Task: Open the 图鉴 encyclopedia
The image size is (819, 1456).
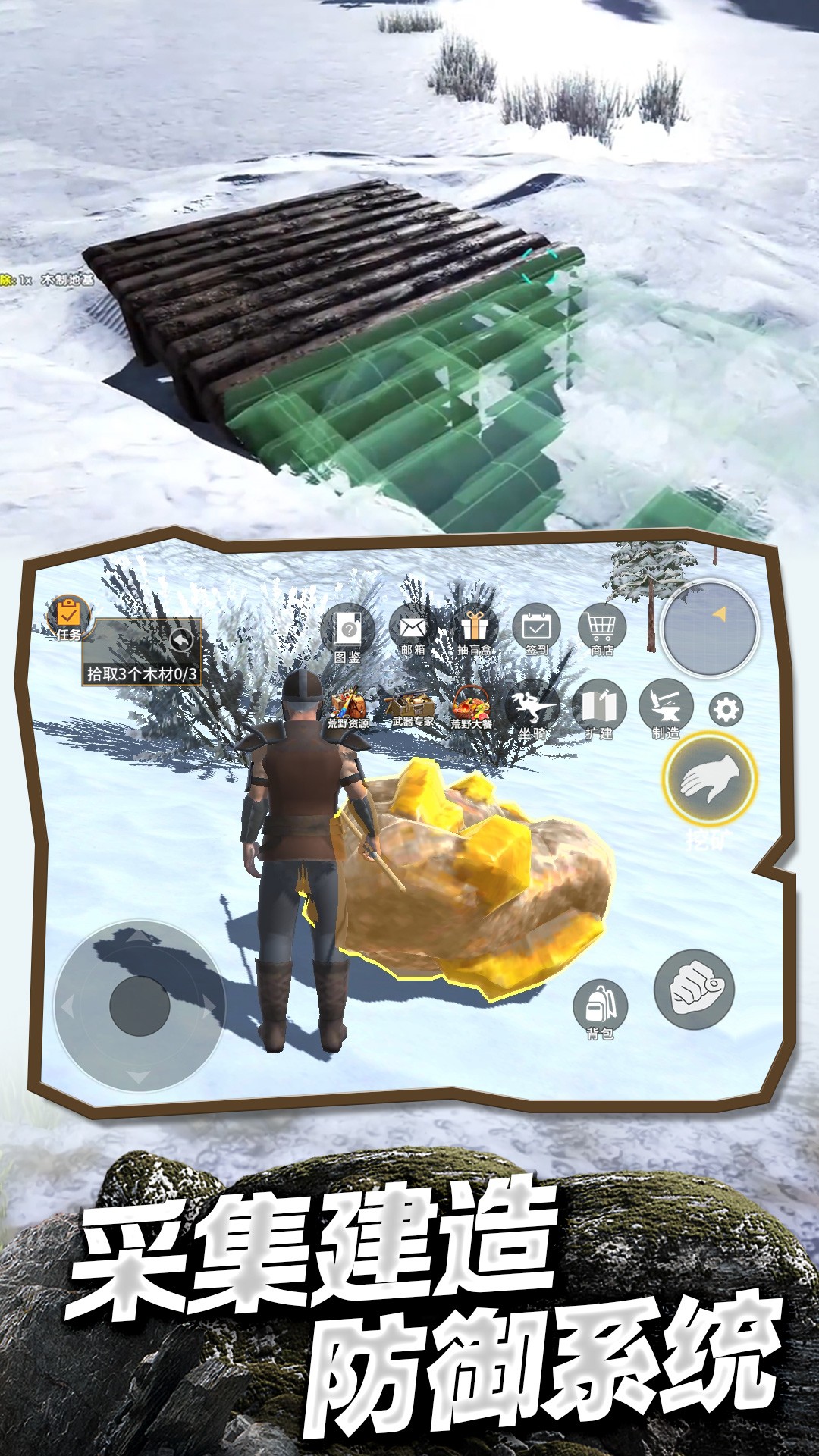Action: point(348,631)
